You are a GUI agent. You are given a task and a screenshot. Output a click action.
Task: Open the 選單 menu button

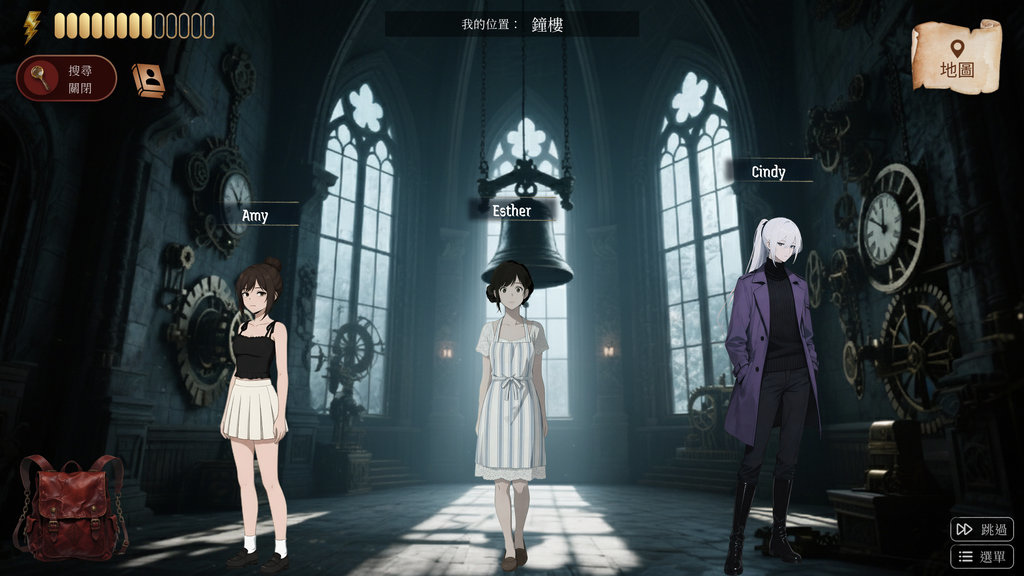tap(982, 557)
